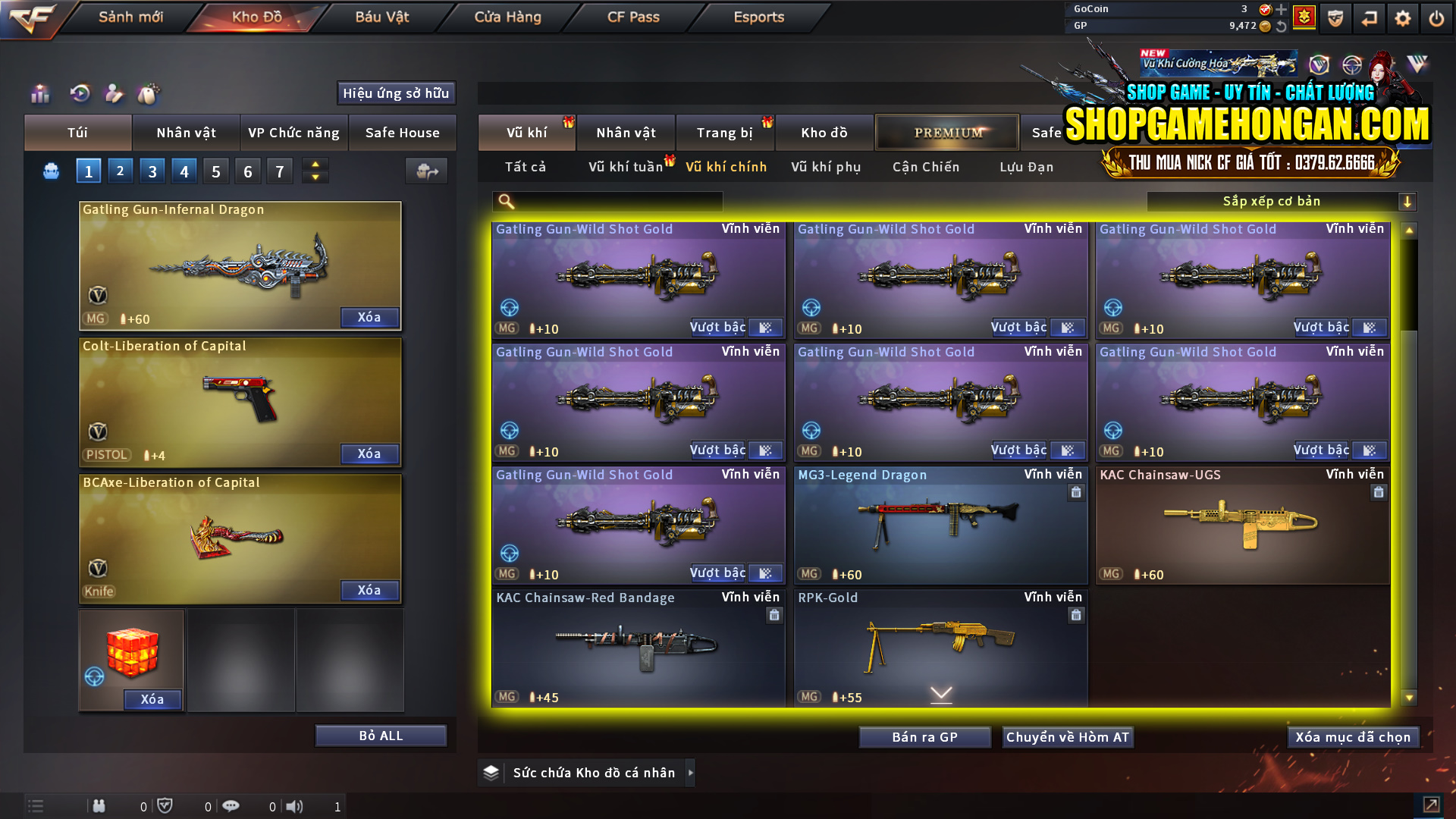The height and width of the screenshot is (819, 1456).
Task: Click the search input field above the weapons
Action: pos(607,202)
